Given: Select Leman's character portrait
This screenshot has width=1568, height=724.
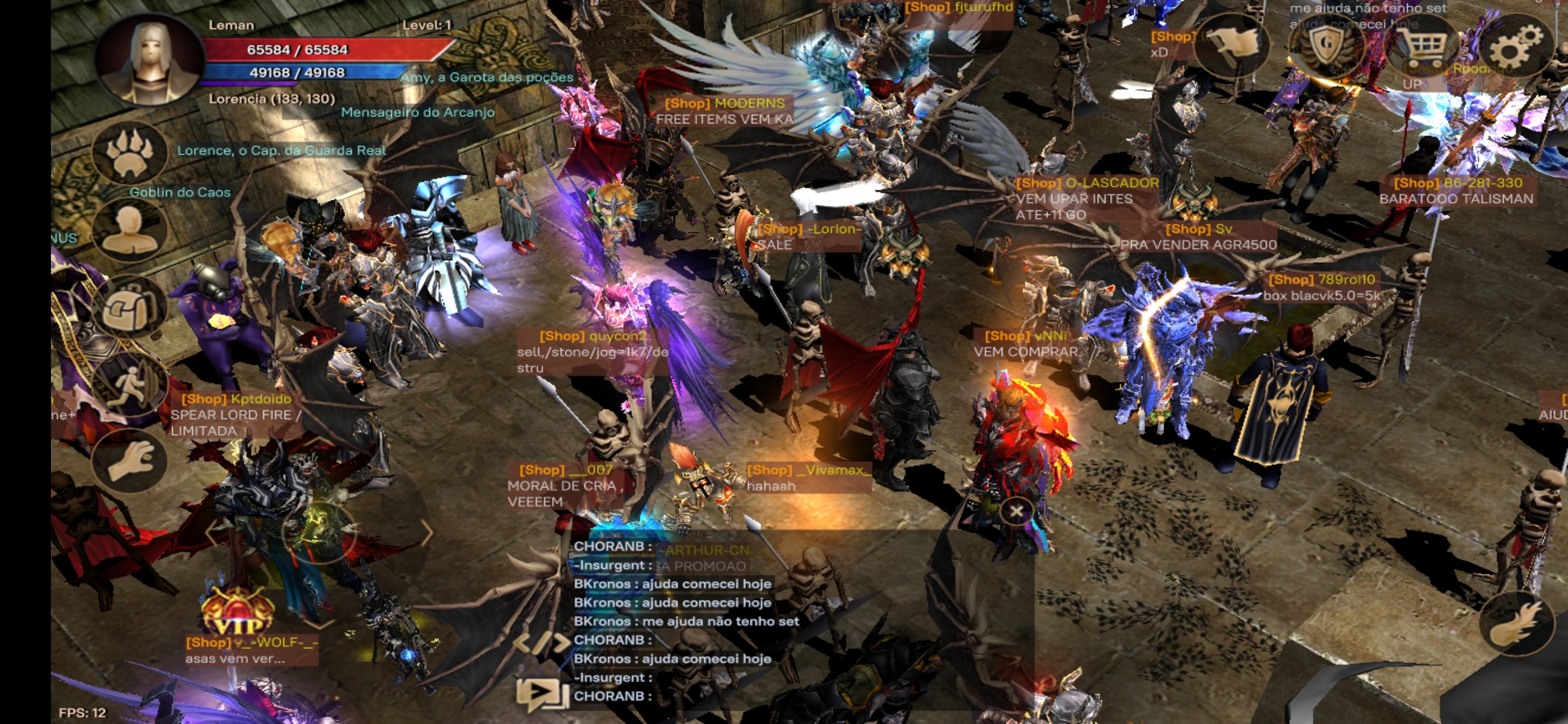Looking at the screenshot, I should [150, 60].
